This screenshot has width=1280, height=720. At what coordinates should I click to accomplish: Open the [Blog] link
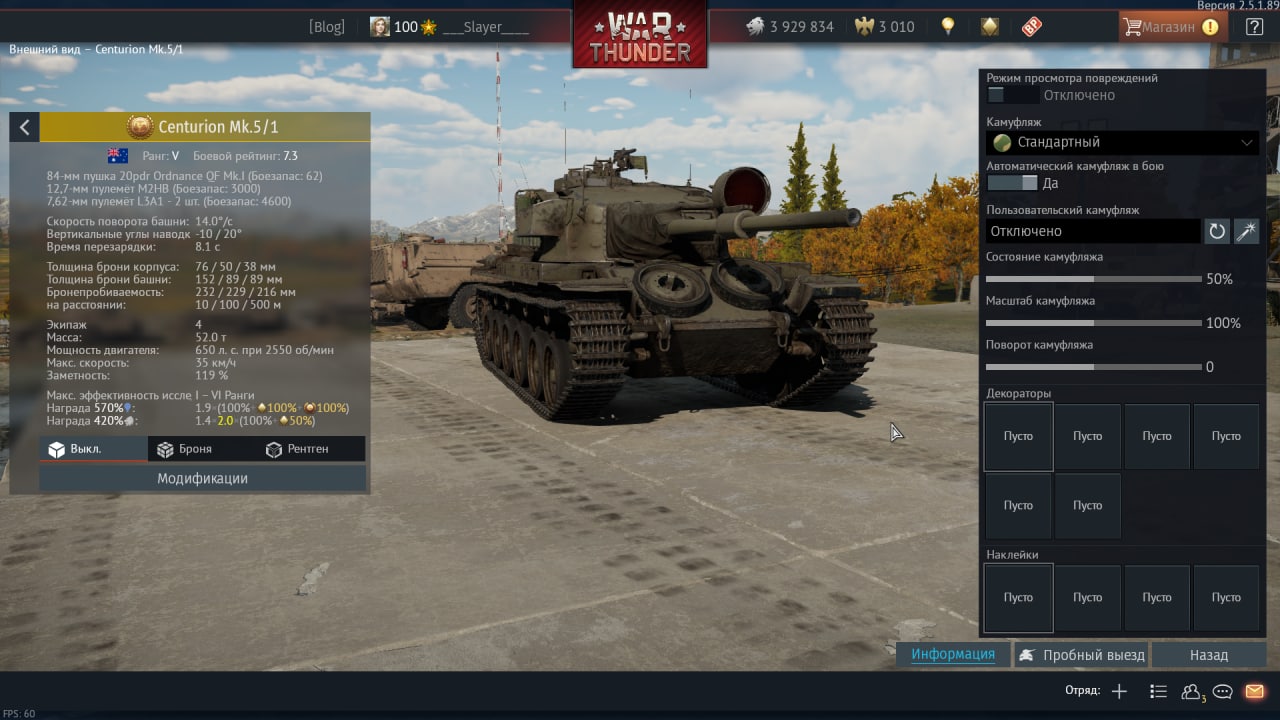326,27
